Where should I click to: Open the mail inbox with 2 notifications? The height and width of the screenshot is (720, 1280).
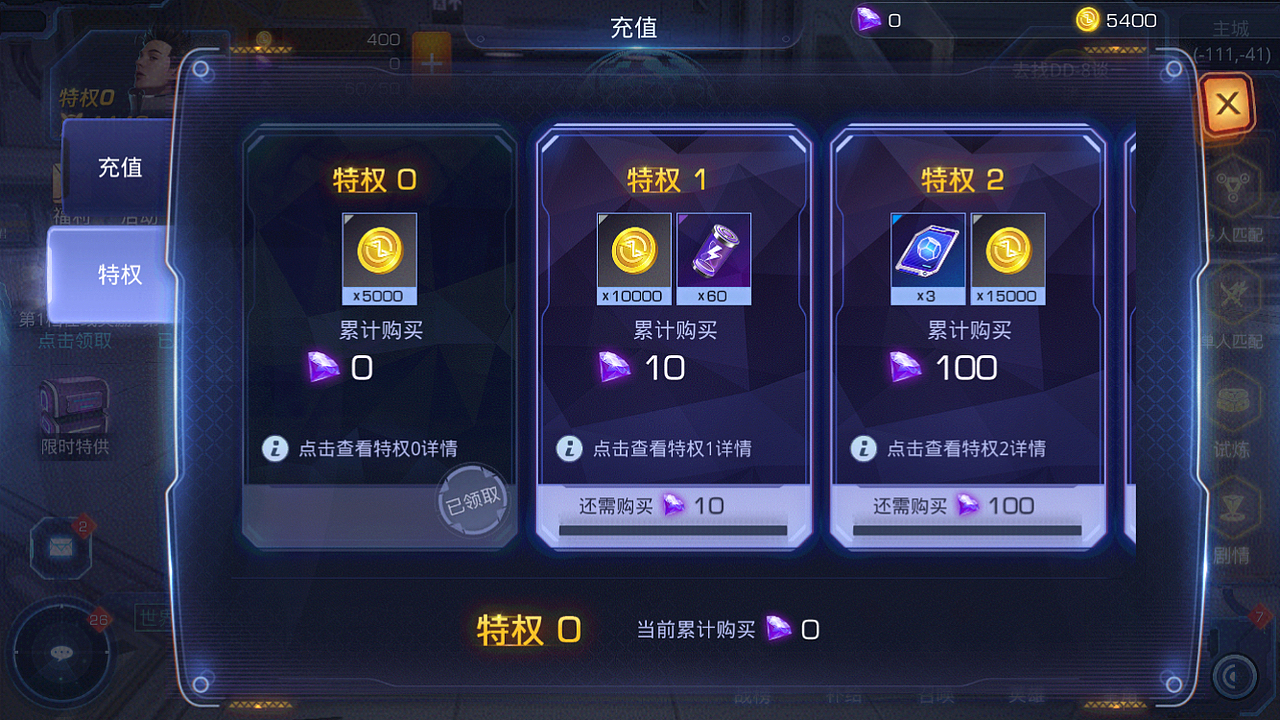(x=62, y=545)
